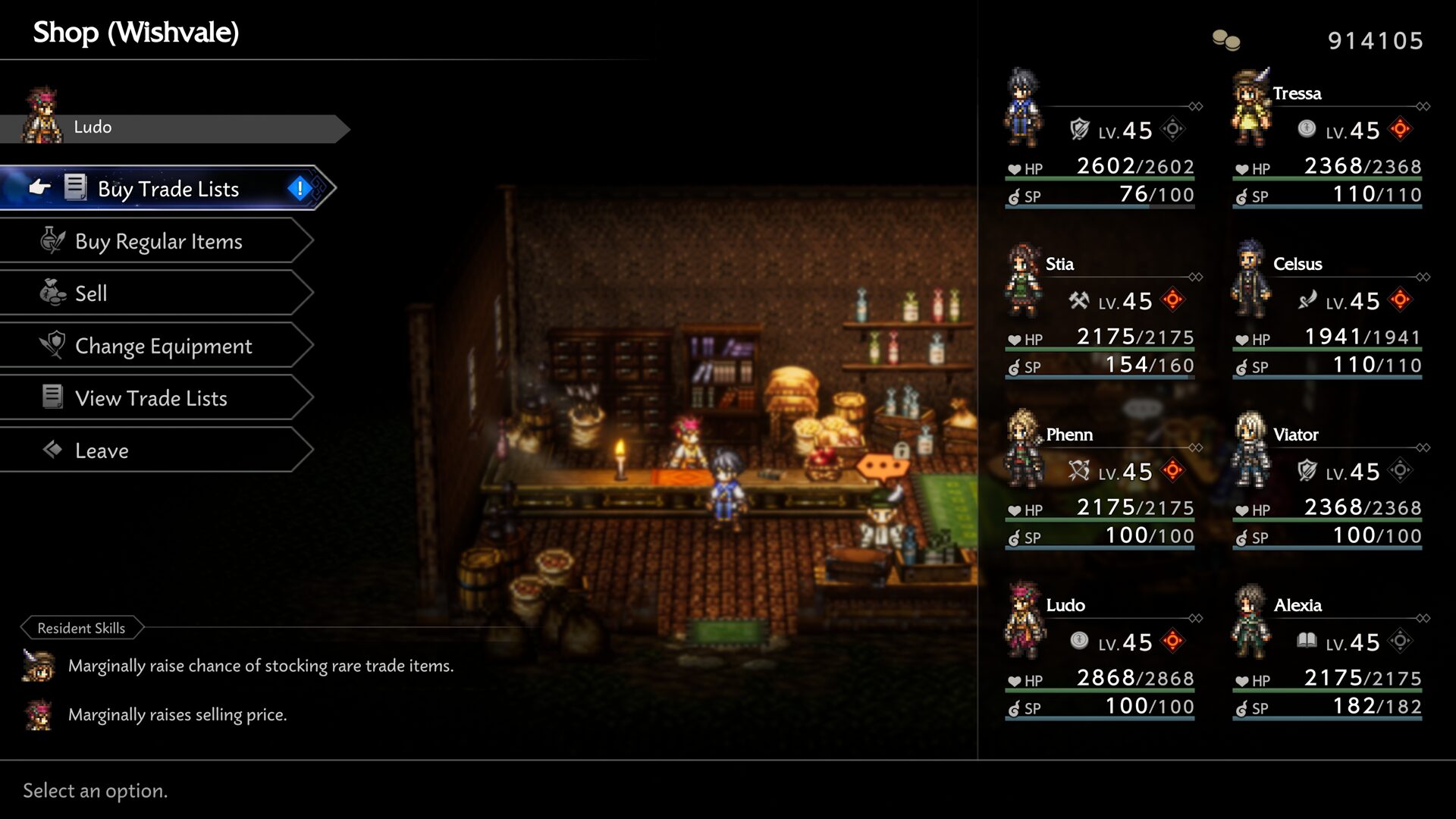Image resolution: width=1456 pixels, height=819 pixels.
Task: Select the hammer job icon next to Stia
Action: click(x=1080, y=301)
